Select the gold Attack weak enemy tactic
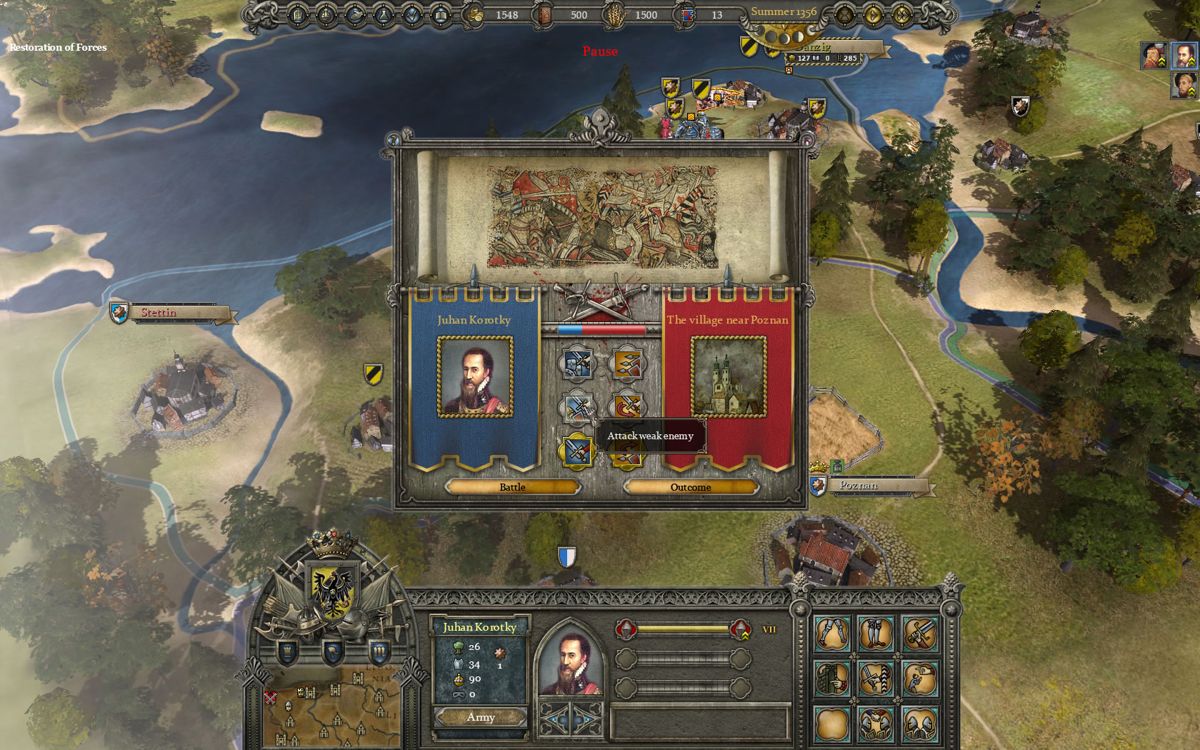The height and width of the screenshot is (750, 1200). click(577, 451)
